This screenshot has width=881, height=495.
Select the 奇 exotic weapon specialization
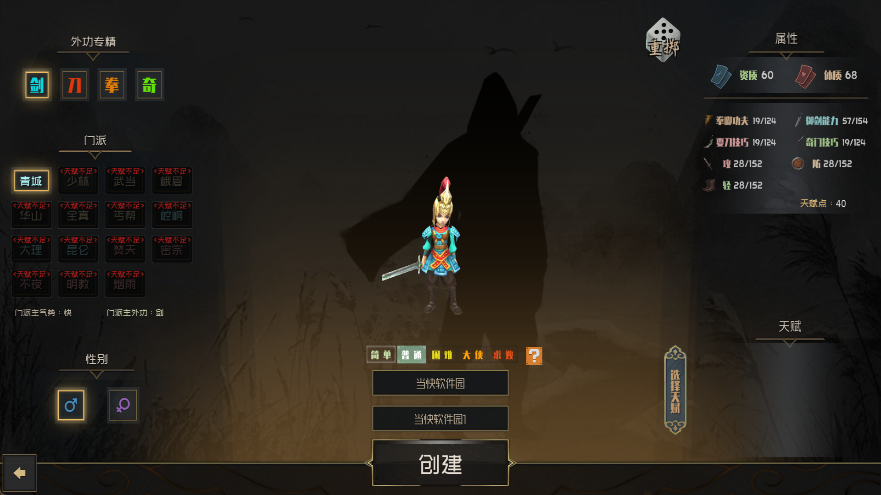coord(149,85)
